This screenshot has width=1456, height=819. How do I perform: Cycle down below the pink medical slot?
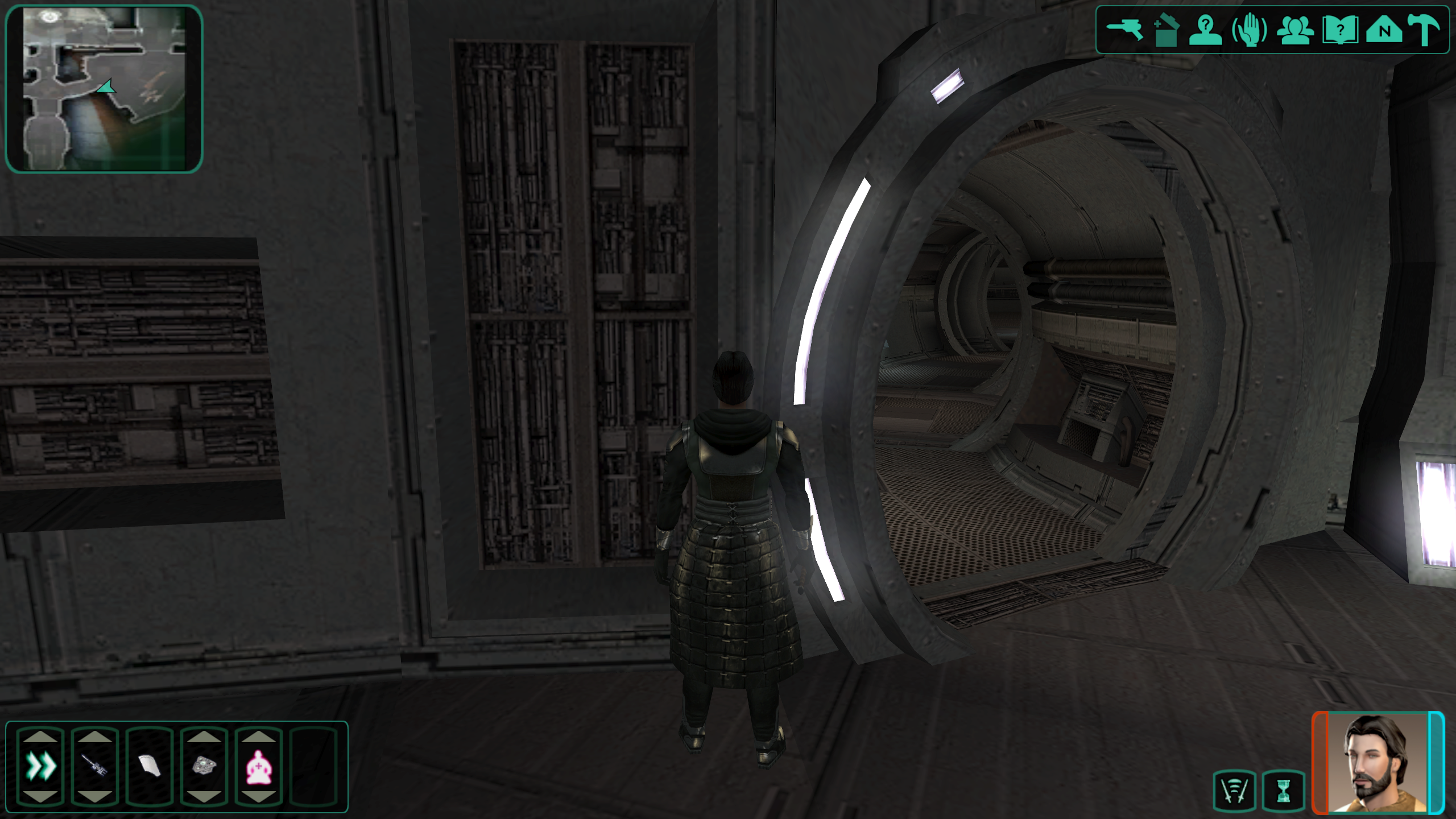[x=259, y=797]
